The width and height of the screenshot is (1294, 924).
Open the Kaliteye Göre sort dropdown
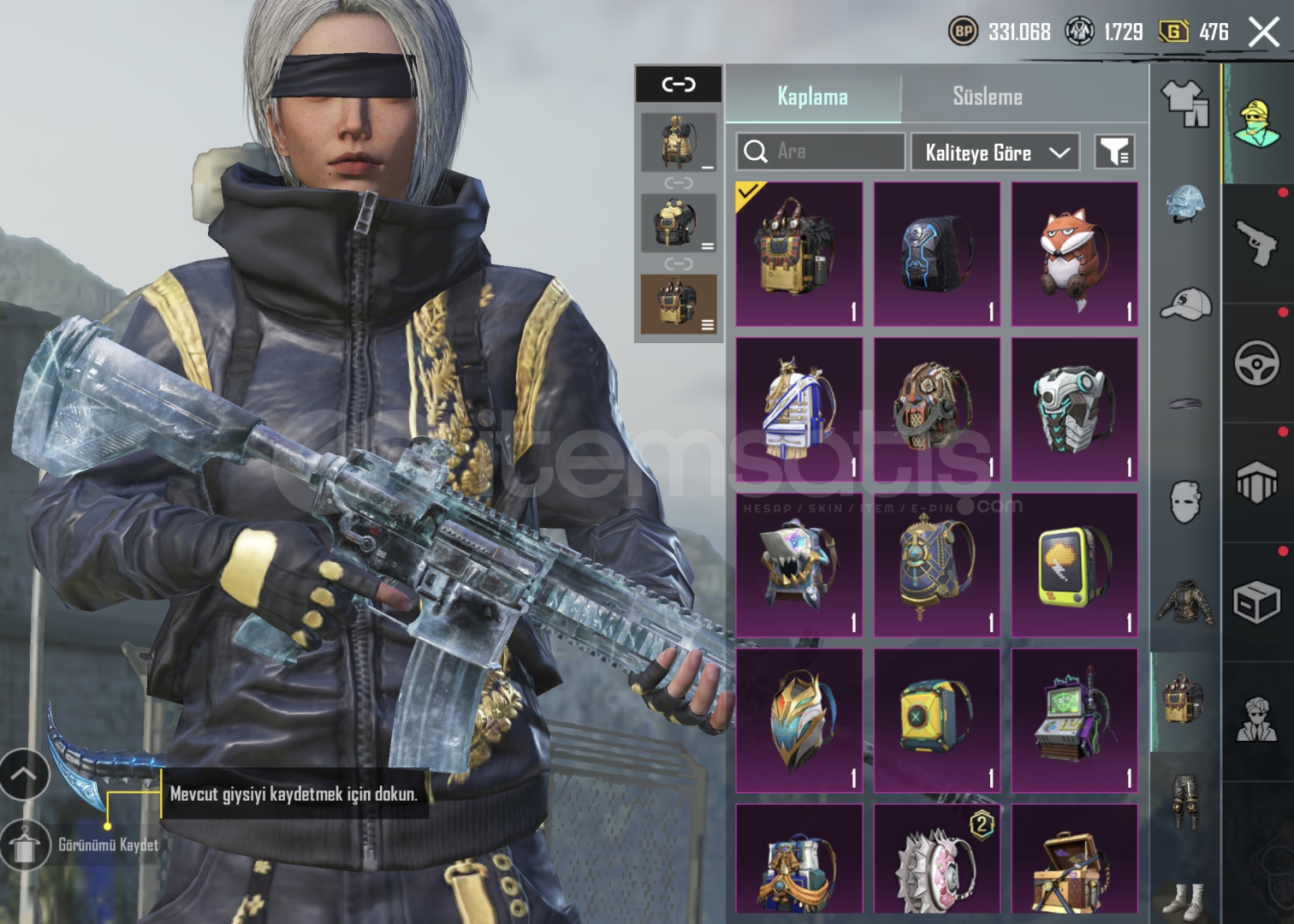click(x=995, y=152)
